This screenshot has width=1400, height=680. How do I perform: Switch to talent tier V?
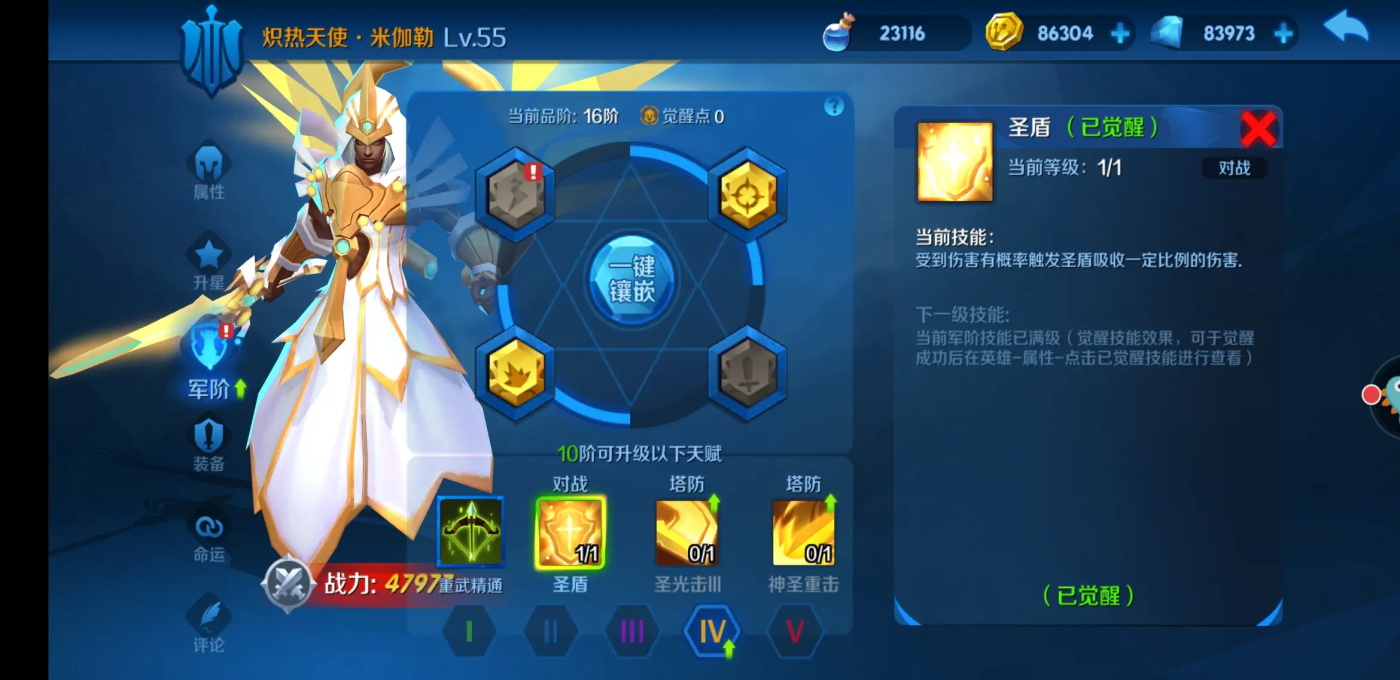(x=795, y=631)
